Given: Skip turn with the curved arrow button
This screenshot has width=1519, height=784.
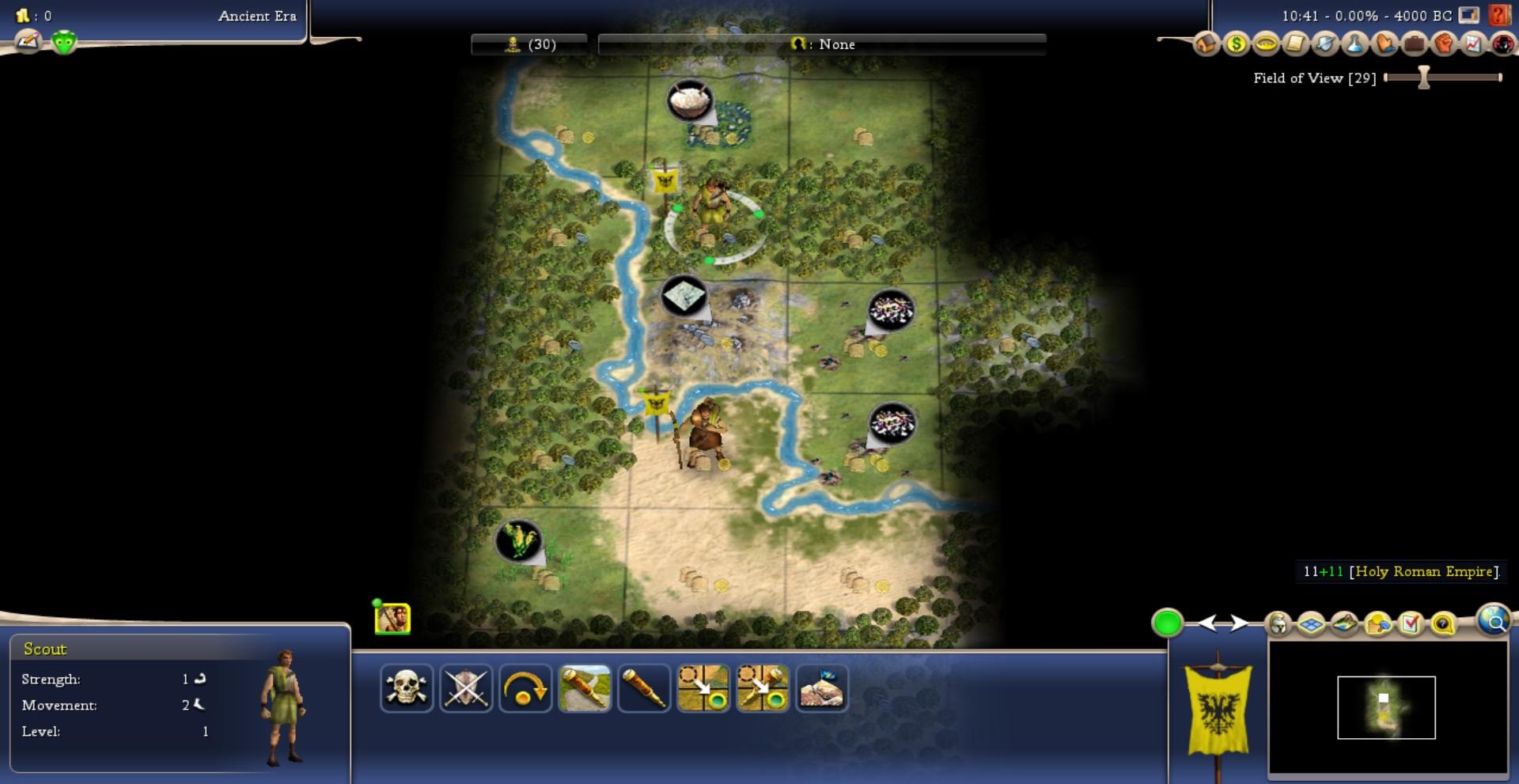Looking at the screenshot, I should pyautogui.click(x=525, y=687).
